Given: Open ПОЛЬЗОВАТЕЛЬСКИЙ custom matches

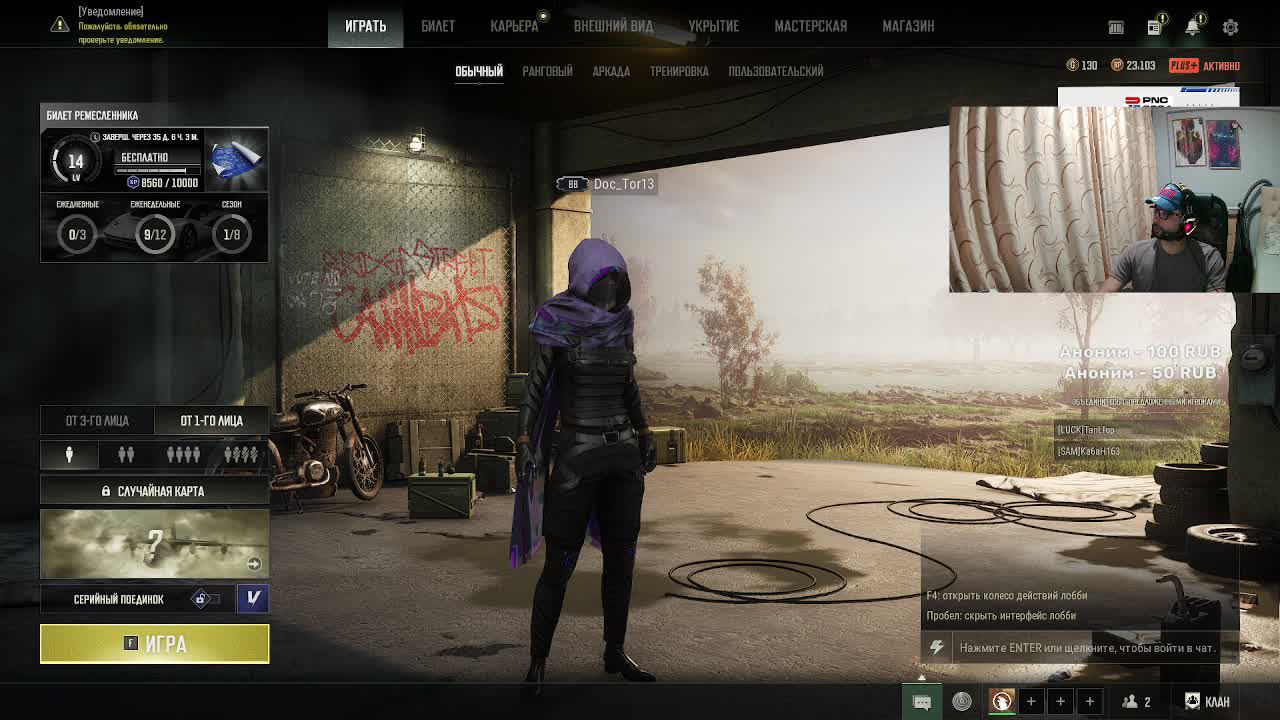Looking at the screenshot, I should pyautogui.click(x=776, y=71).
